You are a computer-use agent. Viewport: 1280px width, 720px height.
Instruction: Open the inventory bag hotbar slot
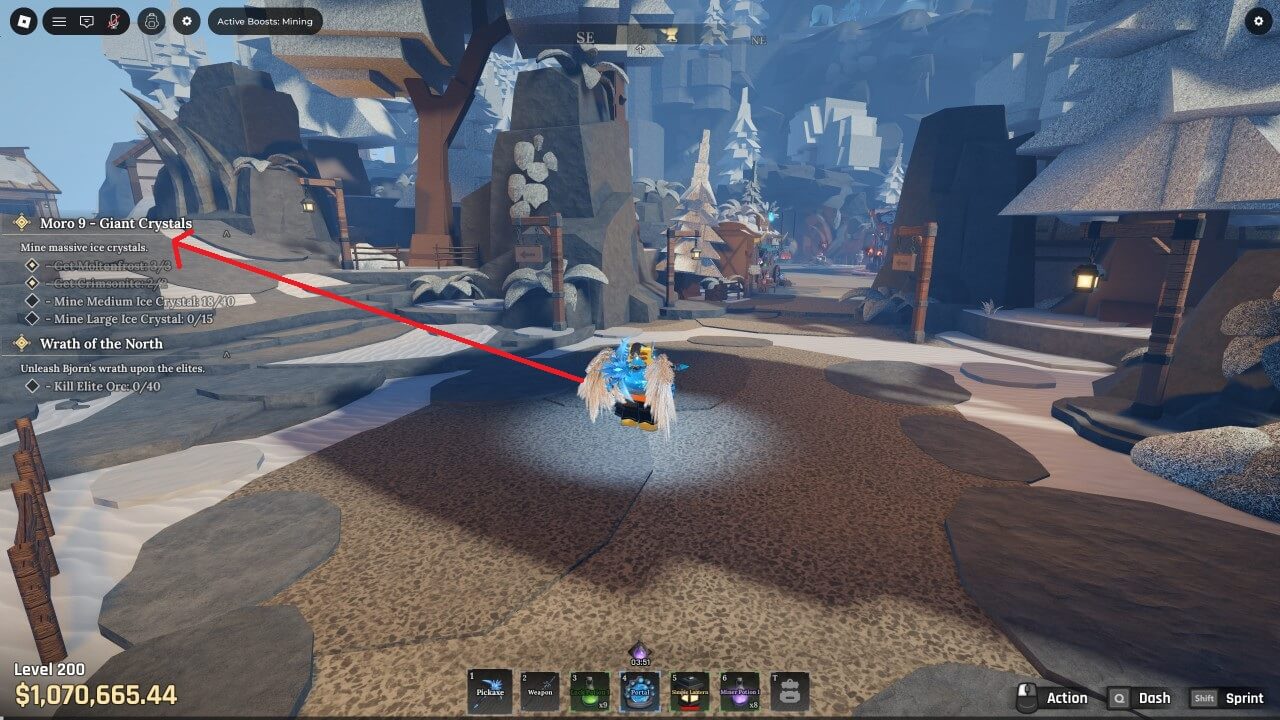click(790, 691)
